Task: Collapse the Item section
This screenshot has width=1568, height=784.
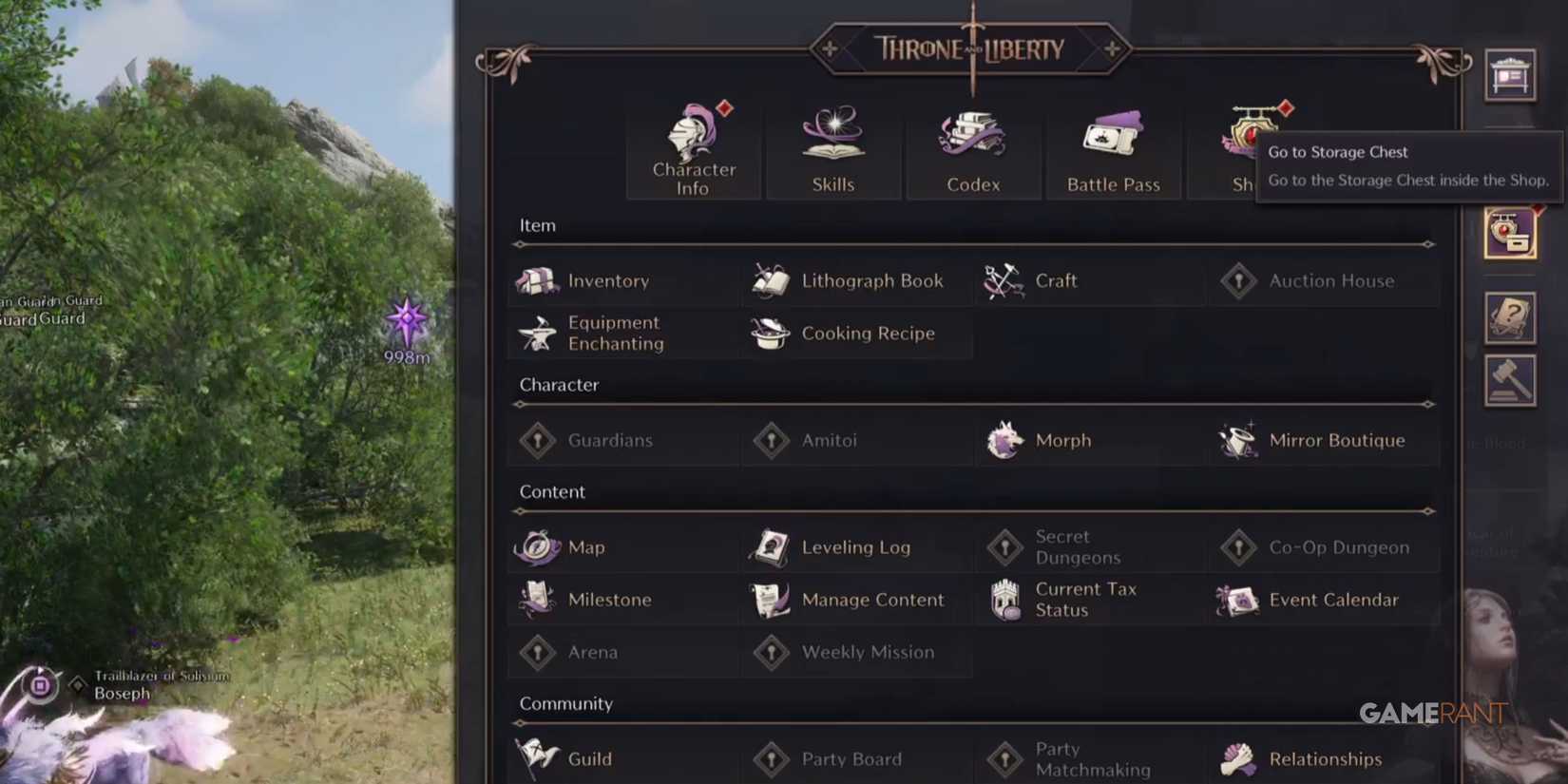Action: point(538,225)
